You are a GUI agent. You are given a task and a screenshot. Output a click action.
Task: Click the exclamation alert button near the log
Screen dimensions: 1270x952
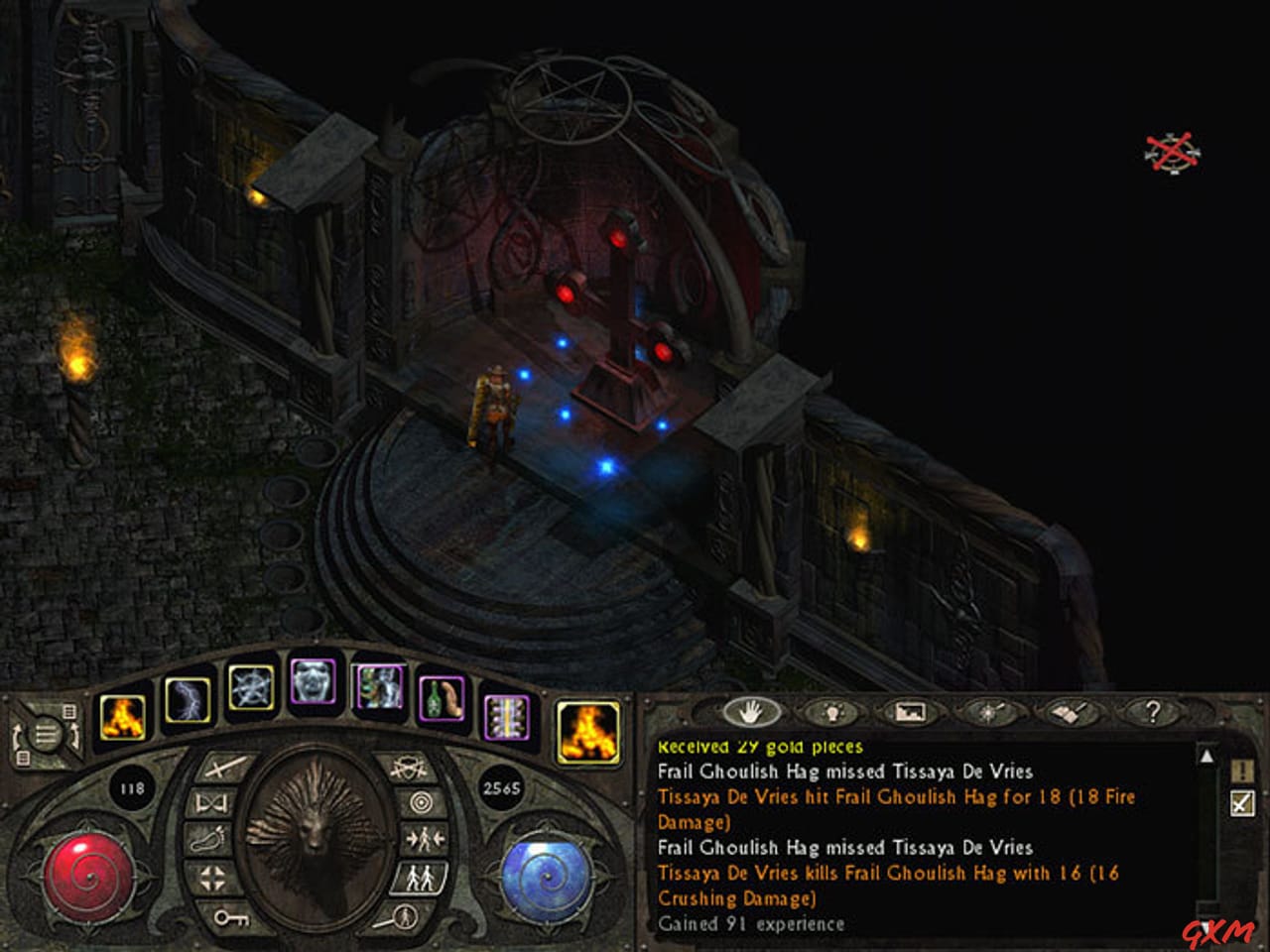click(x=1240, y=772)
